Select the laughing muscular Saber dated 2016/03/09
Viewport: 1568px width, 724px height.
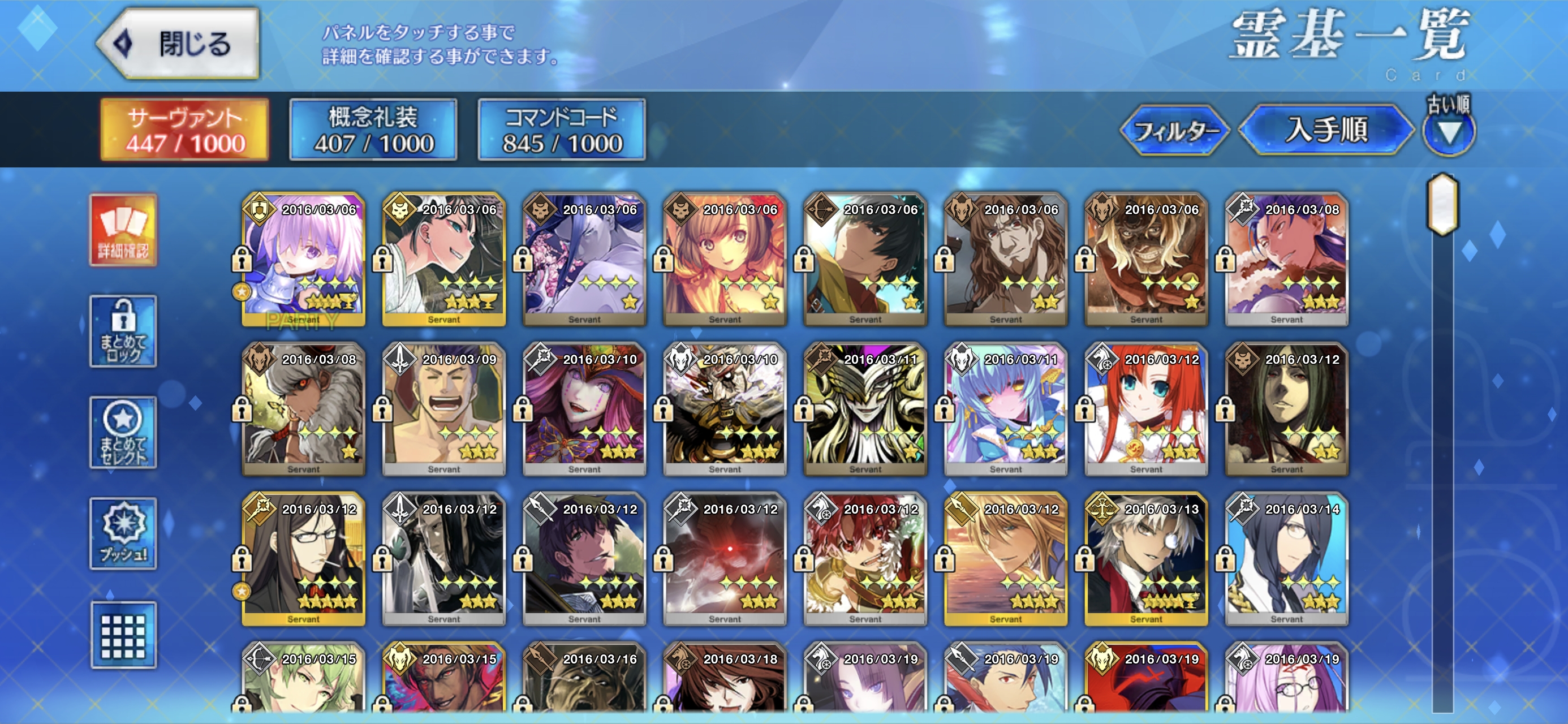443,409
